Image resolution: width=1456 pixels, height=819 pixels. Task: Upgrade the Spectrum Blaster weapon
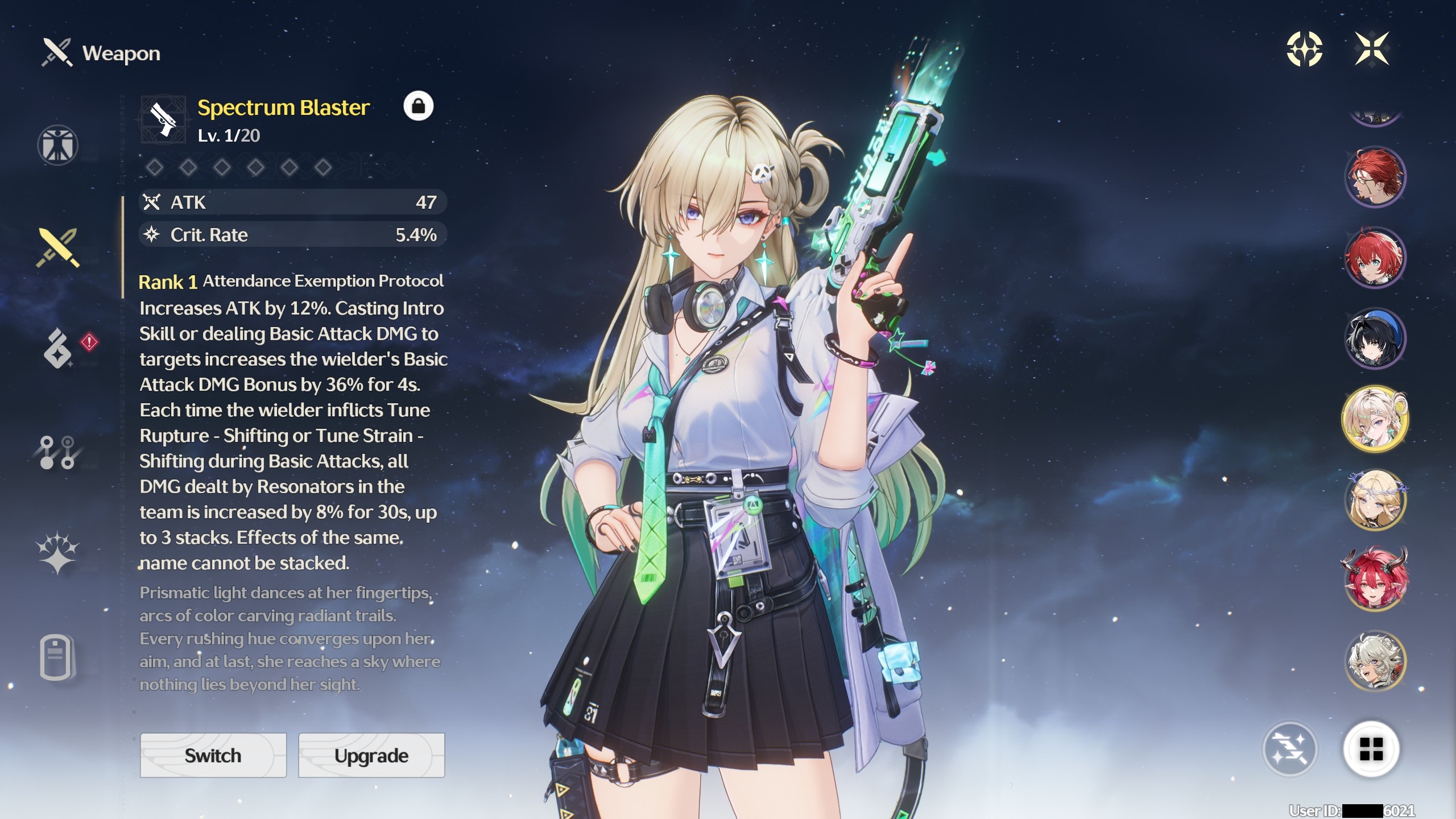pyautogui.click(x=371, y=755)
